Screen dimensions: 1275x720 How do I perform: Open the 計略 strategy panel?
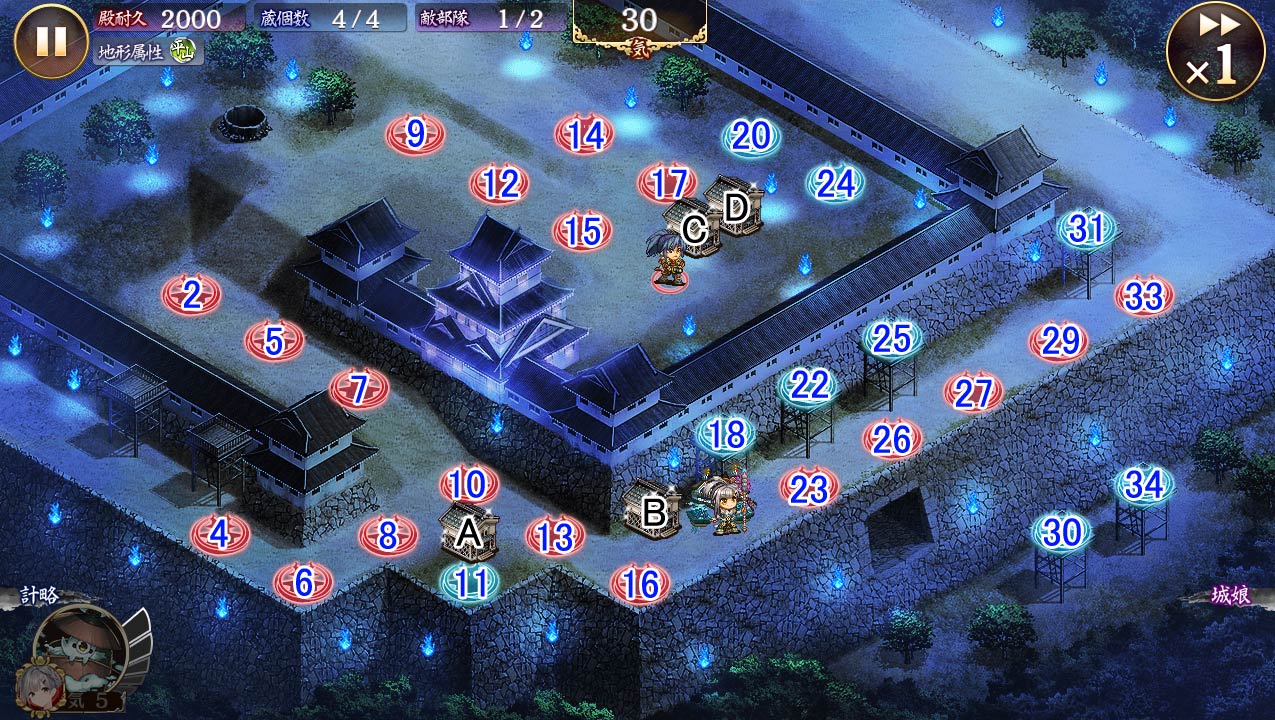tap(38, 596)
